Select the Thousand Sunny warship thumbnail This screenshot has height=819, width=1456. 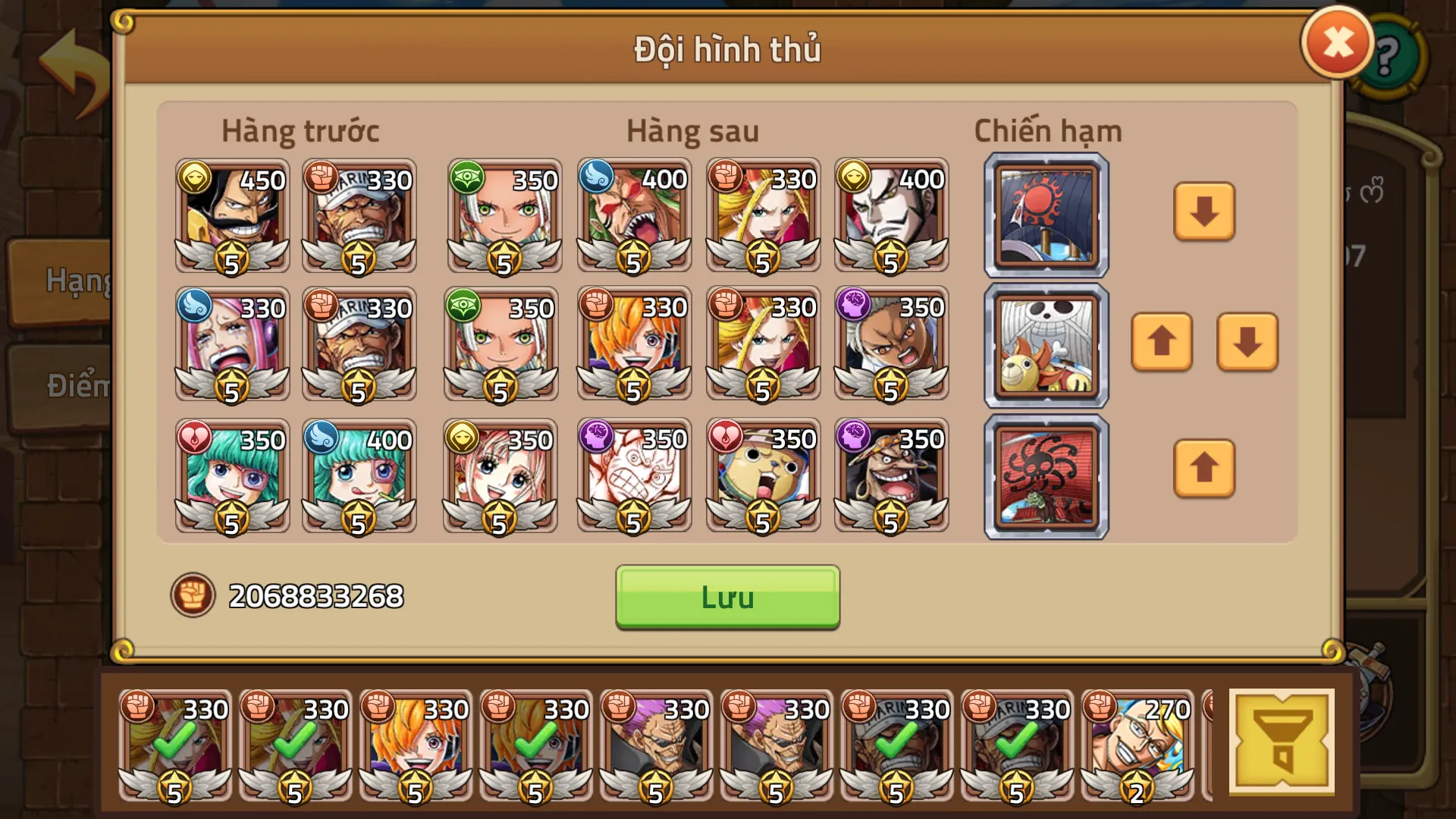1045,345
